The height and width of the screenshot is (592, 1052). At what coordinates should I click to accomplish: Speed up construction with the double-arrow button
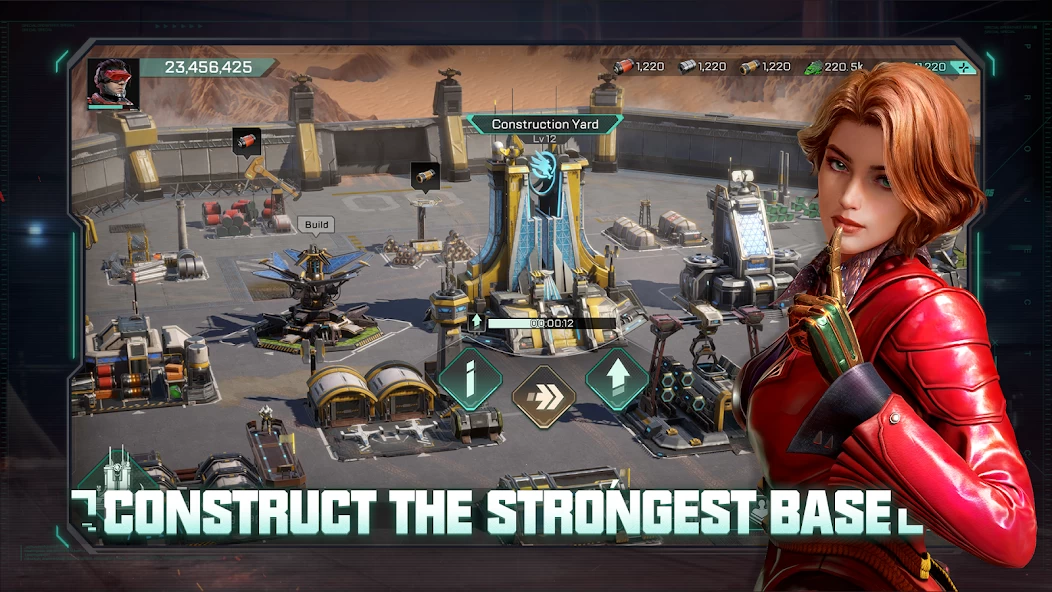click(x=543, y=396)
